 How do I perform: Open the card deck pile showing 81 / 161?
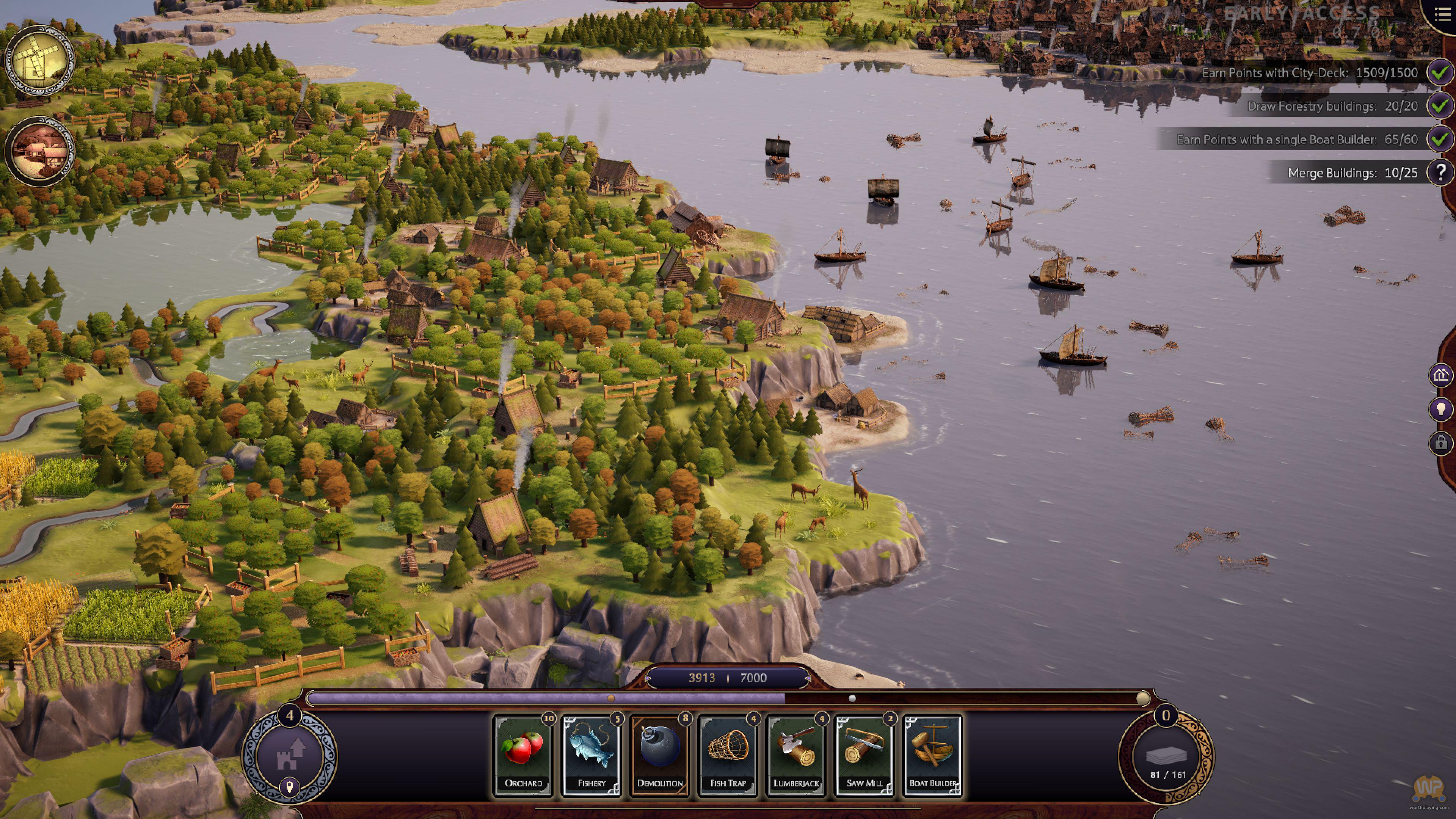click(1166, 758)
